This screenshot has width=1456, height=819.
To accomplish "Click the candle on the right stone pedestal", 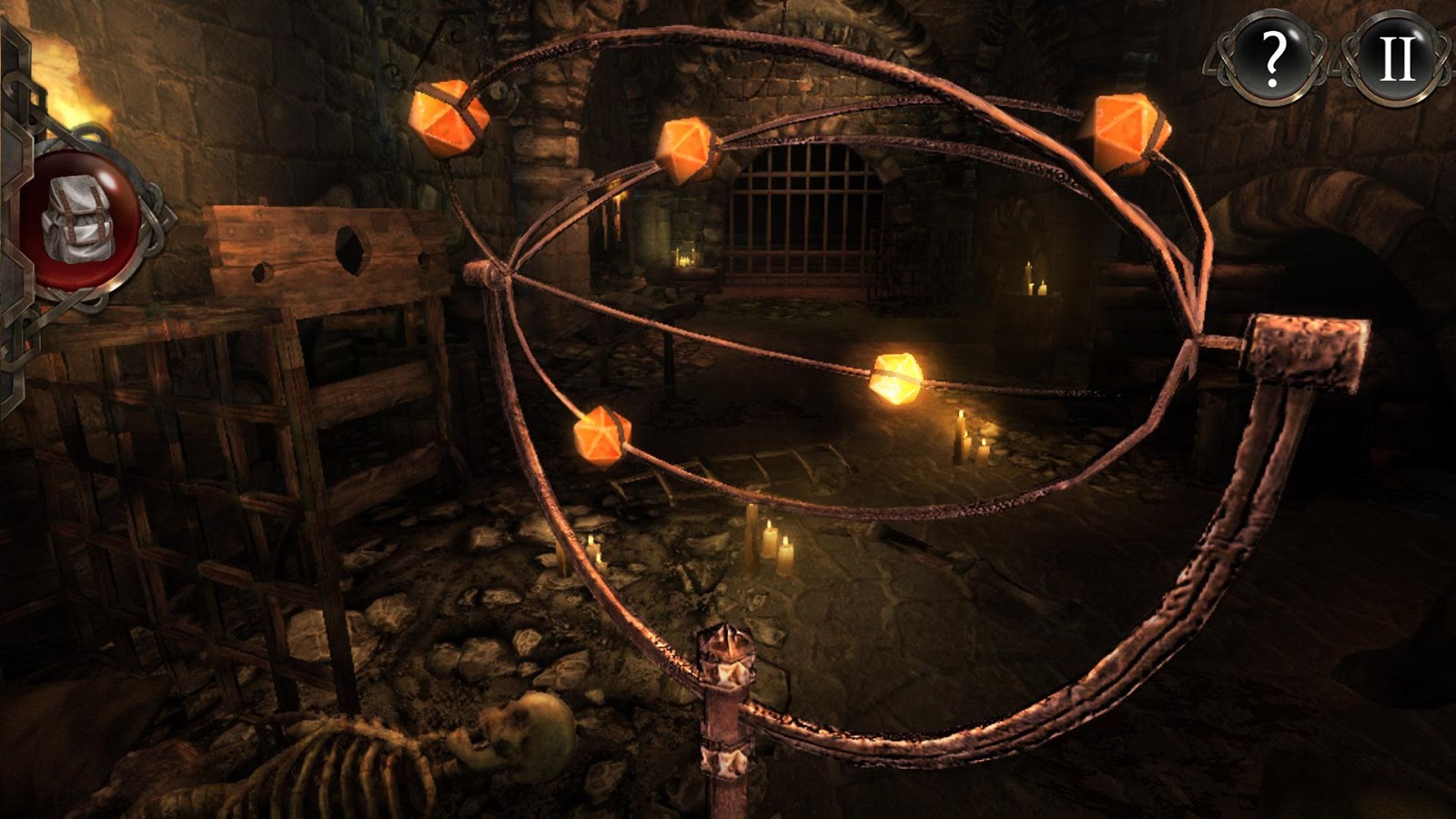I will [x=1028, y=278].
